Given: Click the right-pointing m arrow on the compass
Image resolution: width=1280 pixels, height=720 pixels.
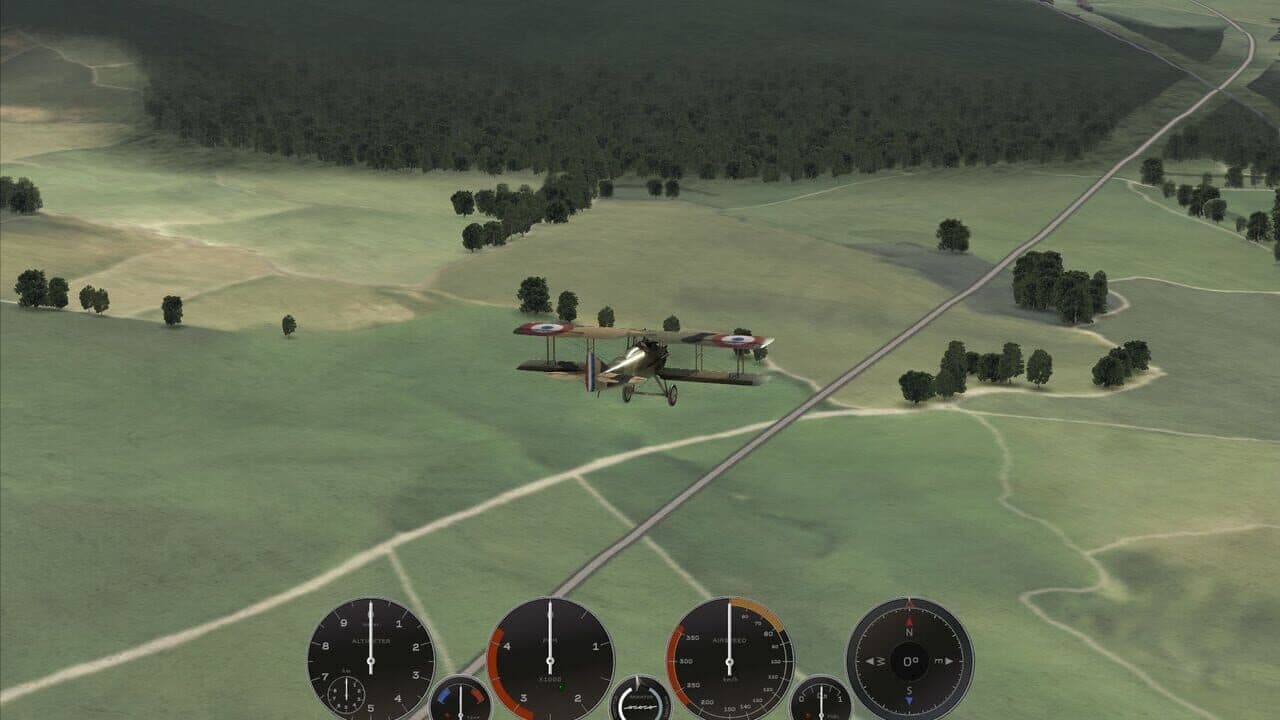Looking at the screenshot, I should pyautogui.click(x=947, y=660).
